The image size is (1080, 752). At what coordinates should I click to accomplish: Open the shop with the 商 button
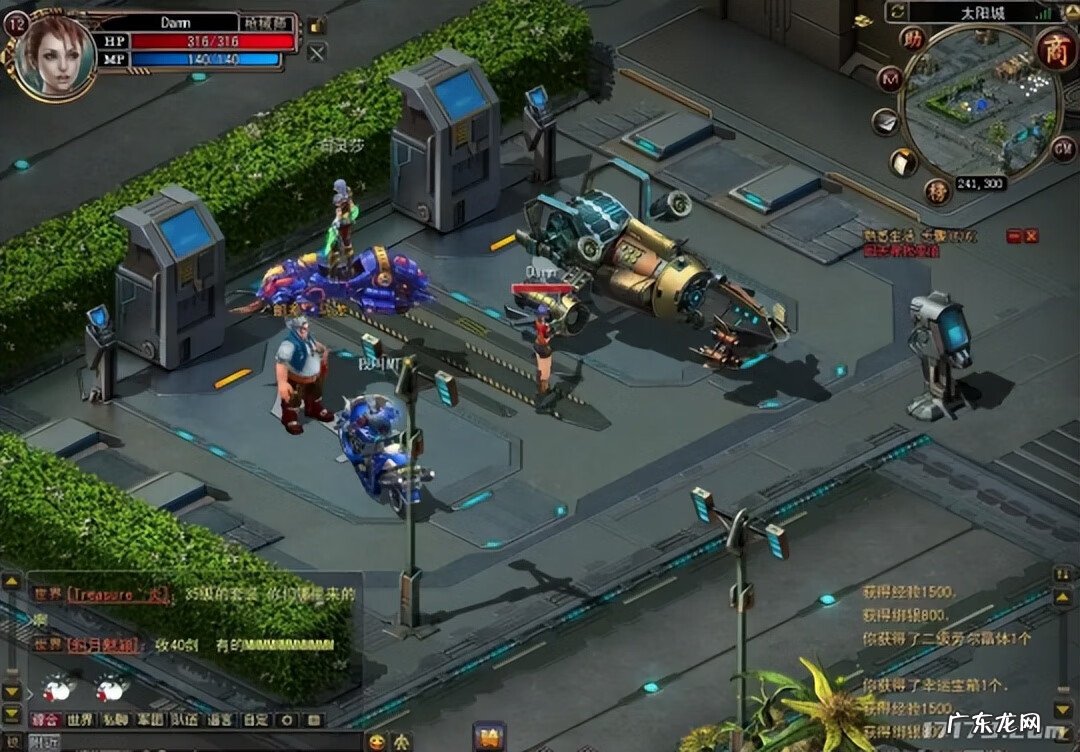(1054, 46)
